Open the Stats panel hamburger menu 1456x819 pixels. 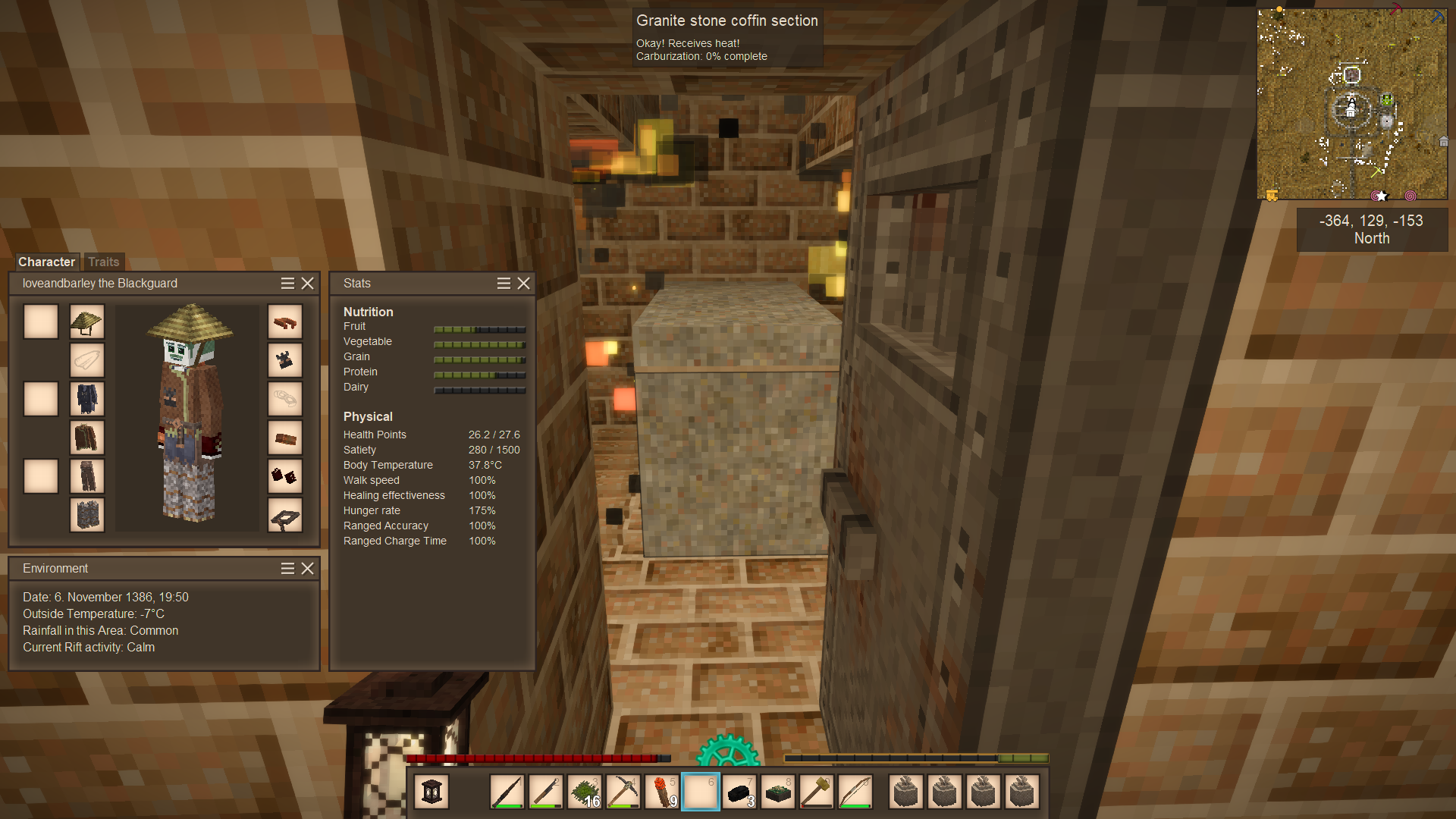tap(504, 283)
